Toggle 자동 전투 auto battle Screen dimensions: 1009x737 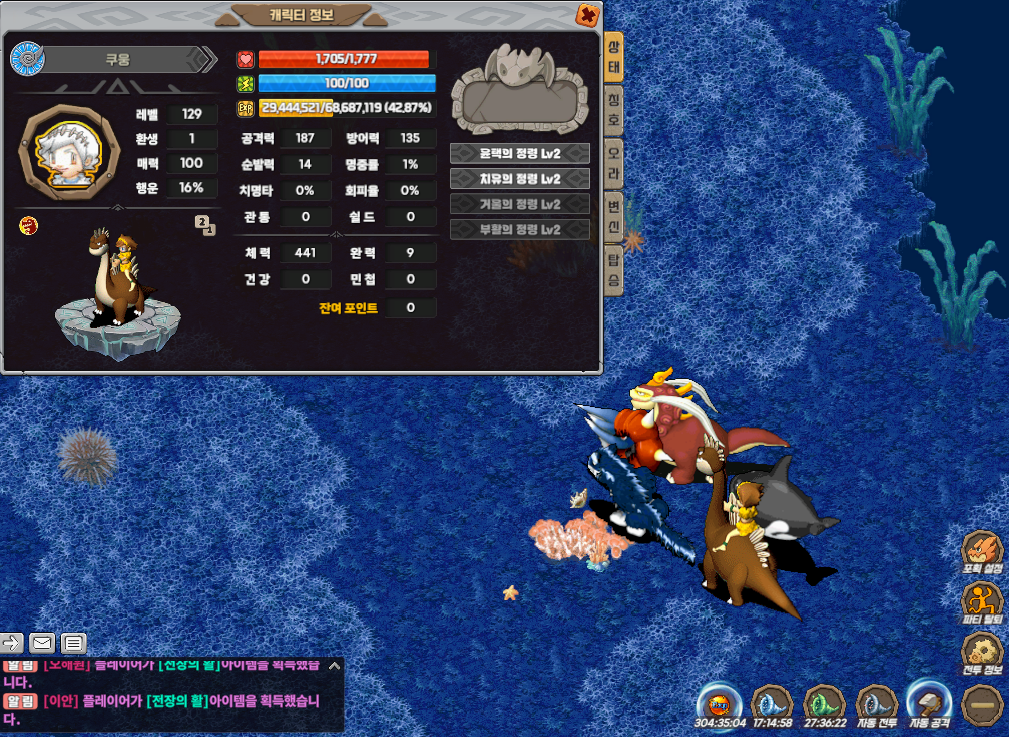(x=877, y=704)
